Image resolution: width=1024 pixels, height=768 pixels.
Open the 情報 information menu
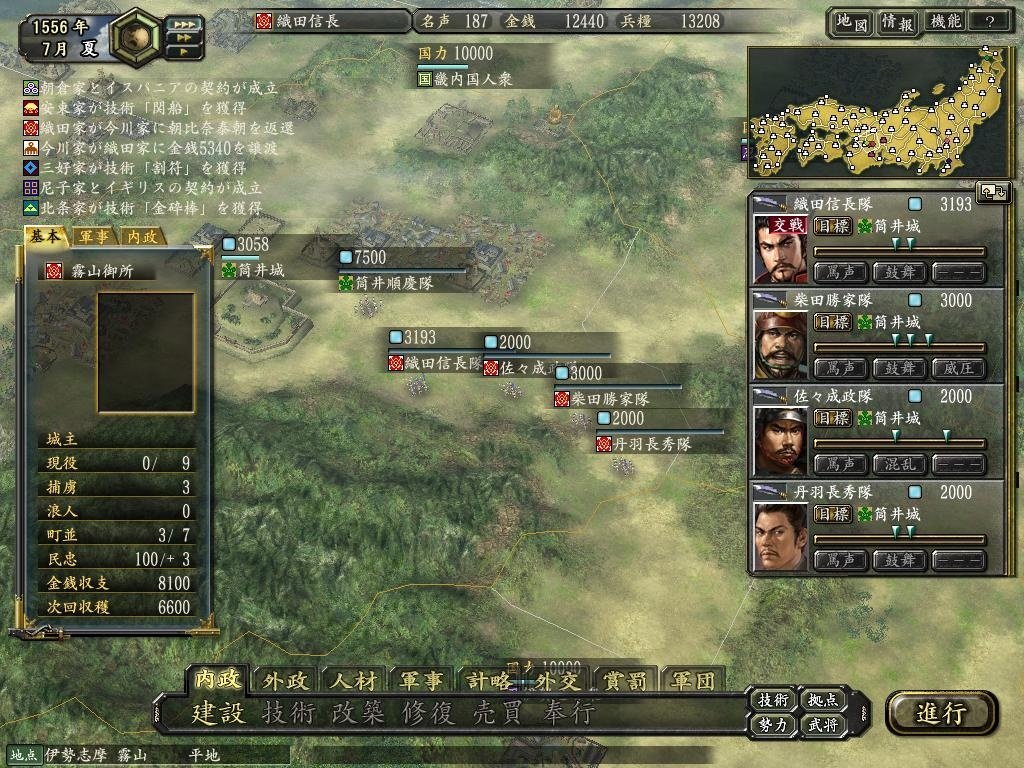[895, 22]
